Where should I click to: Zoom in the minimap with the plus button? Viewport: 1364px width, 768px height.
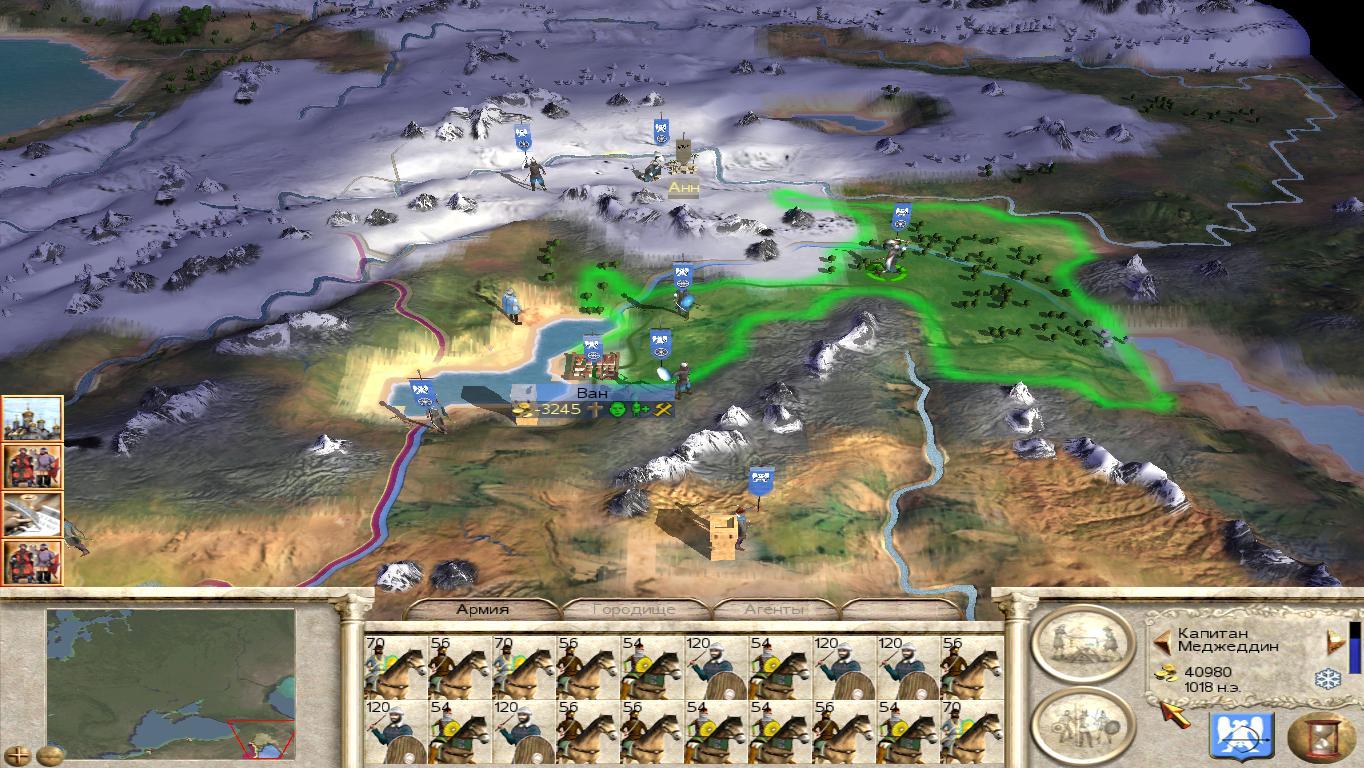(x=19, y=755)
